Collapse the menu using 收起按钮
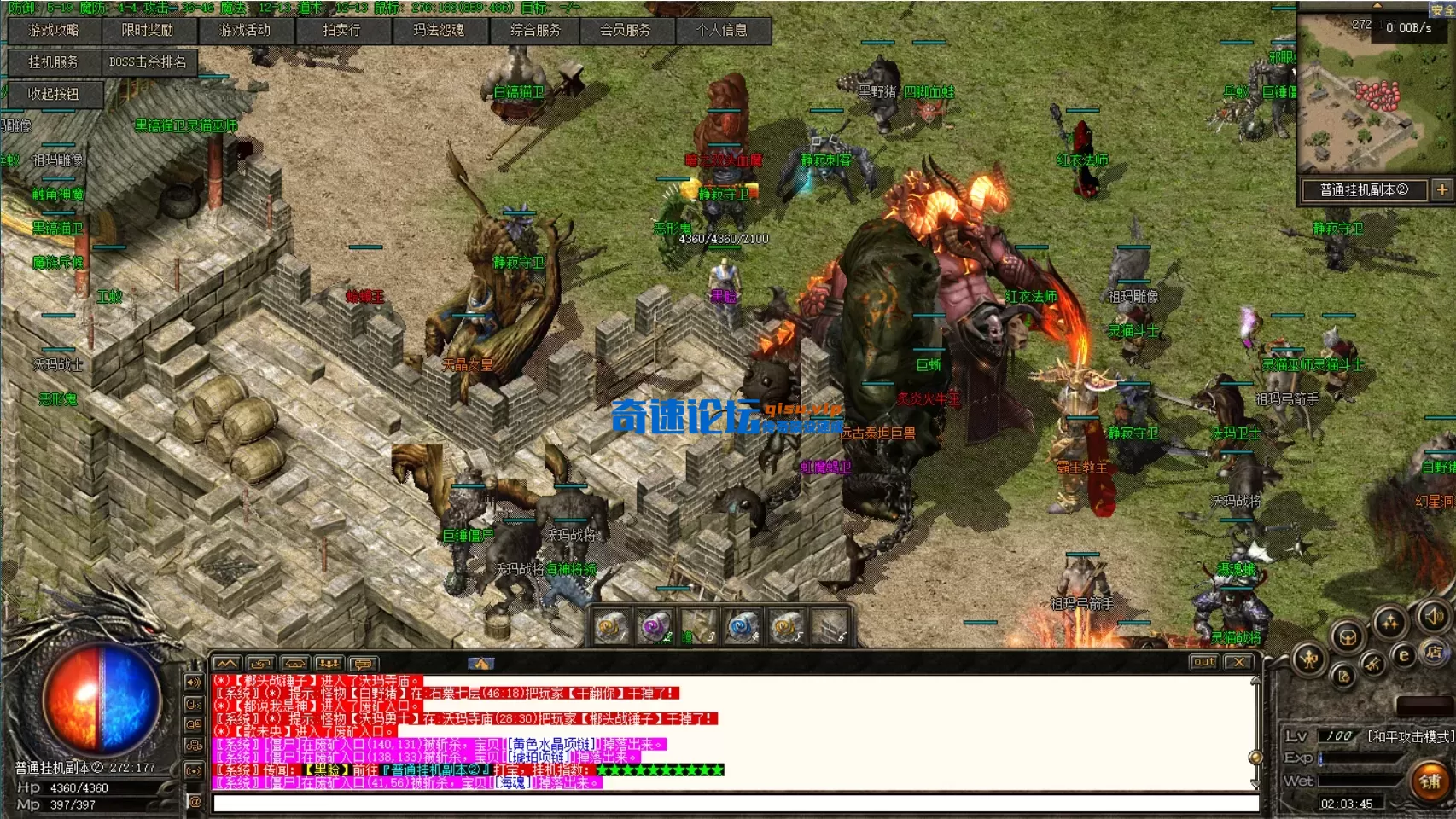 click(53, 94)
